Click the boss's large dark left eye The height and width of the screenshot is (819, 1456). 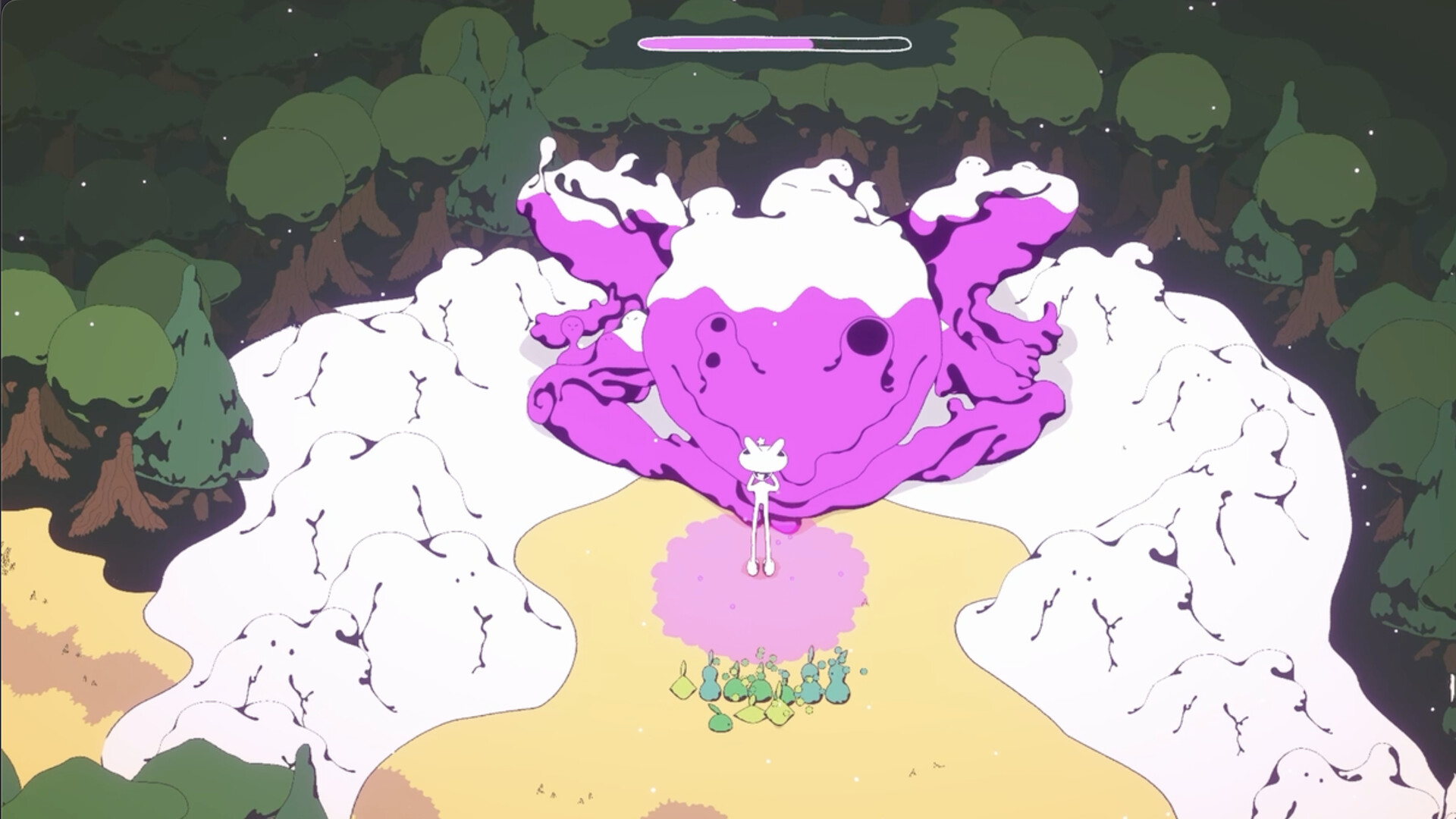pos(868,336)
